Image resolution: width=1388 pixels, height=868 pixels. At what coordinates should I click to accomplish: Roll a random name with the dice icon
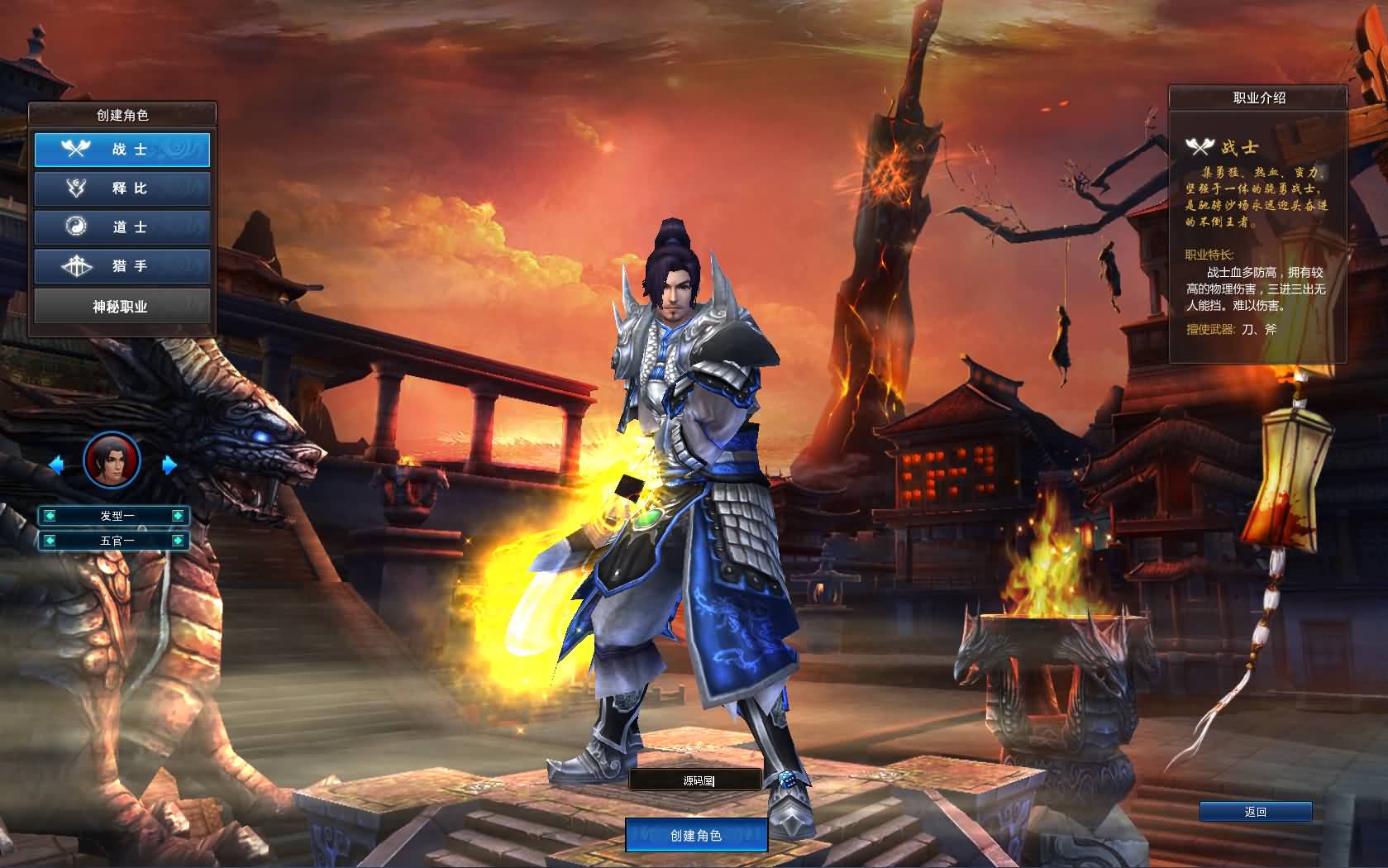pyautogui.click(x=785, y=780)
